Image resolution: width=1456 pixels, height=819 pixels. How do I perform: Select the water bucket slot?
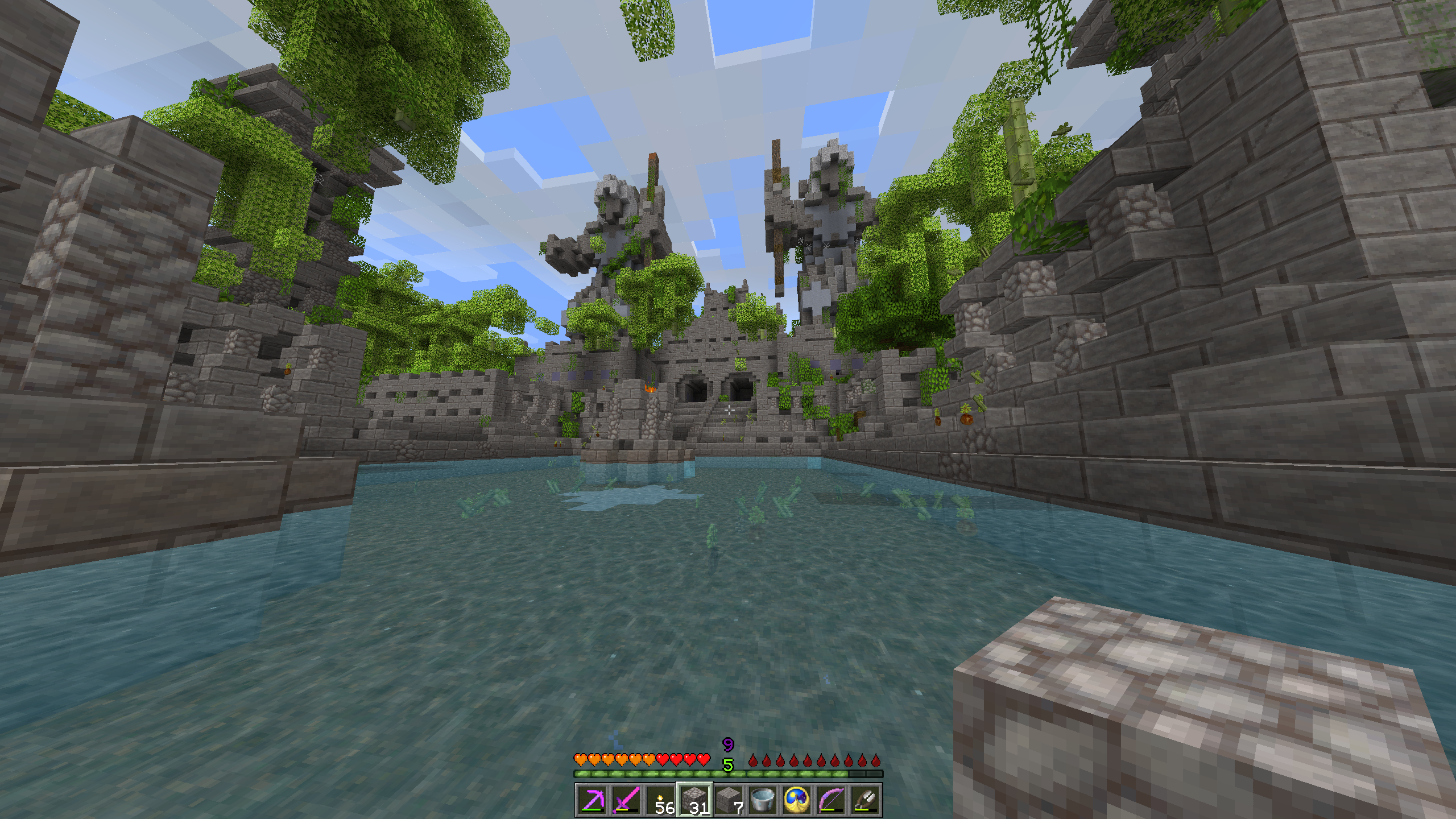[763, 800]
